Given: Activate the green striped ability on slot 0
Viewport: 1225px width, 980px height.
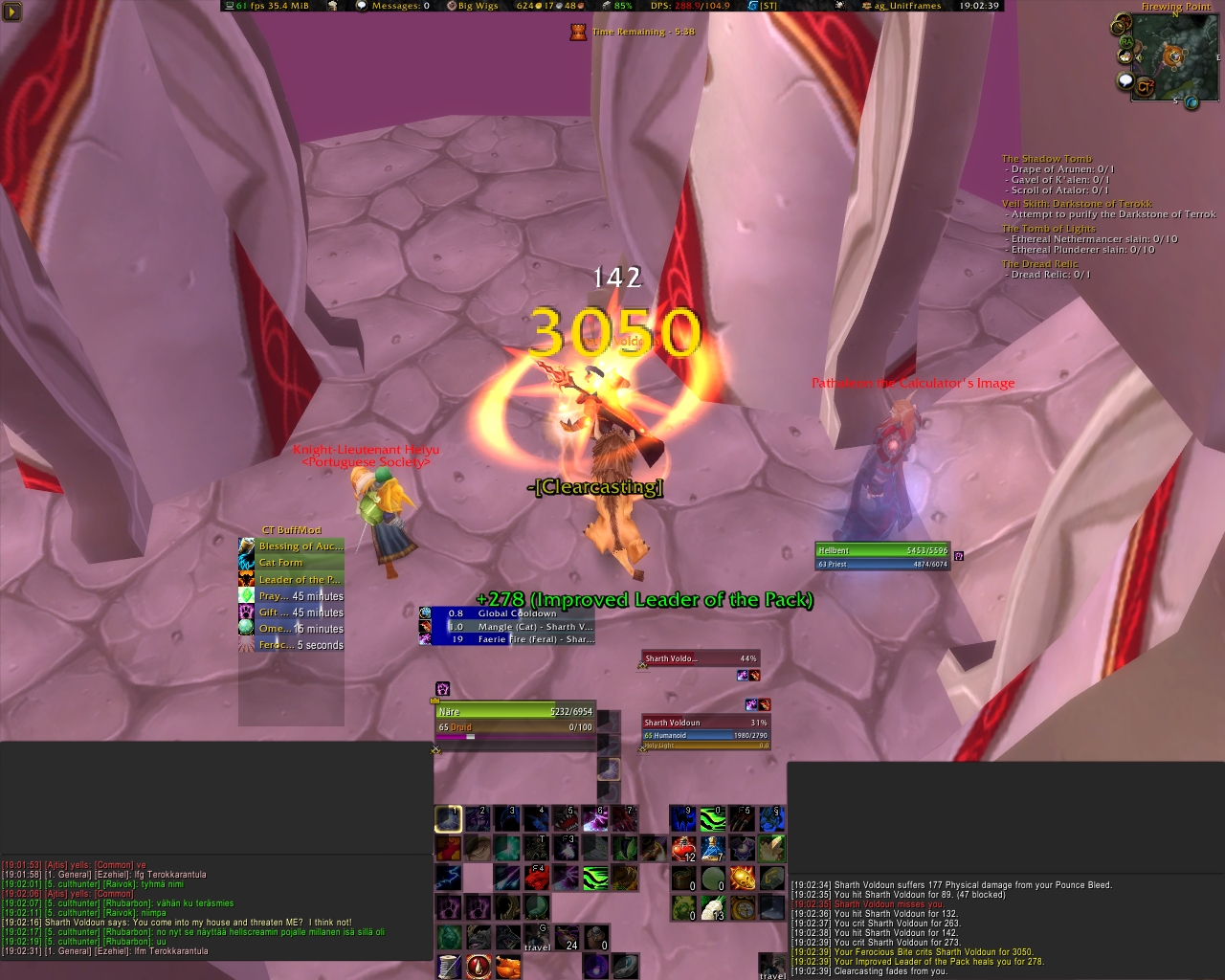Looking at the screenshot, I should [713, 818].
